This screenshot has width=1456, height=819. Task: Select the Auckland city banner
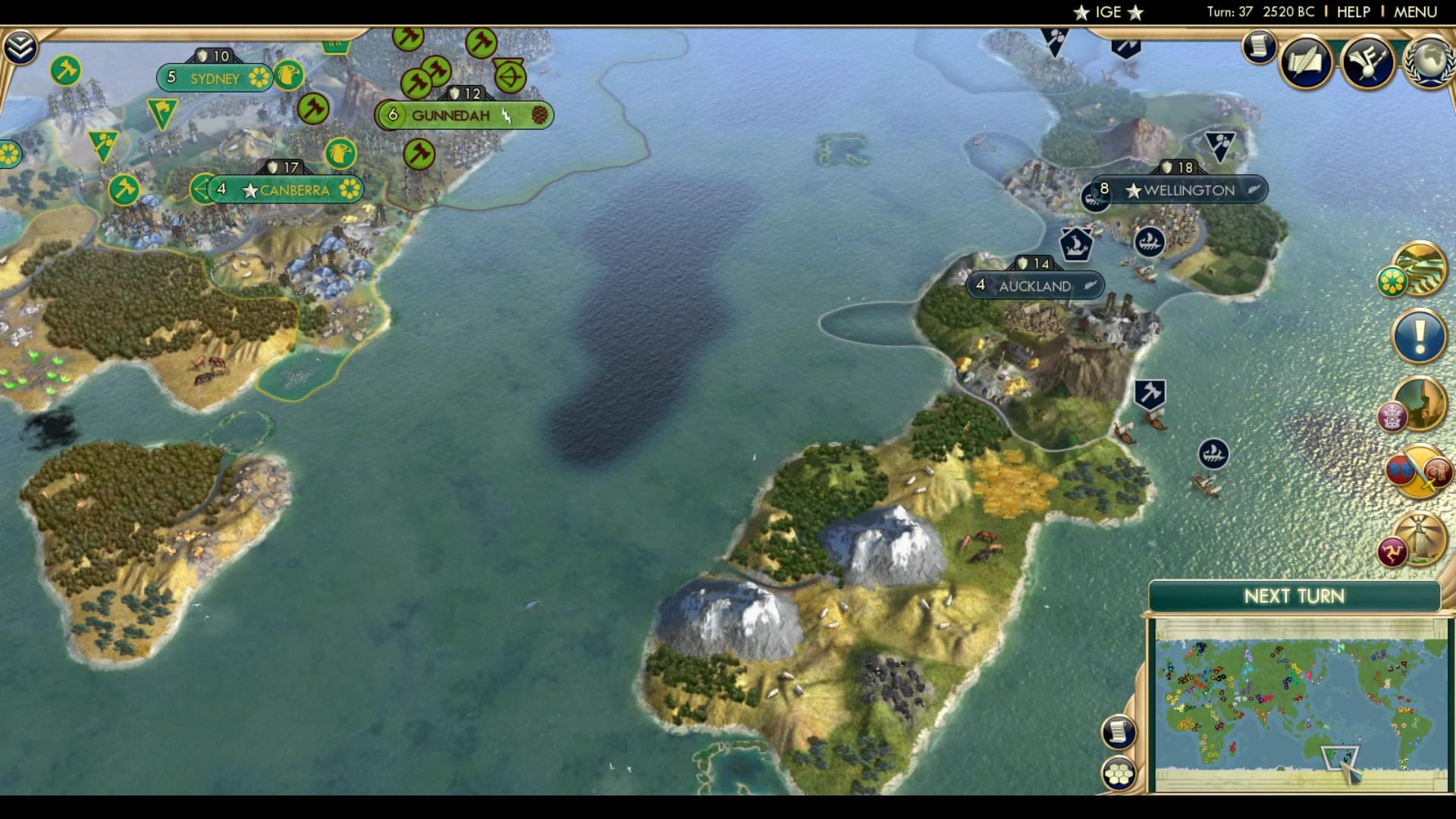click(x=1036, y=287)
